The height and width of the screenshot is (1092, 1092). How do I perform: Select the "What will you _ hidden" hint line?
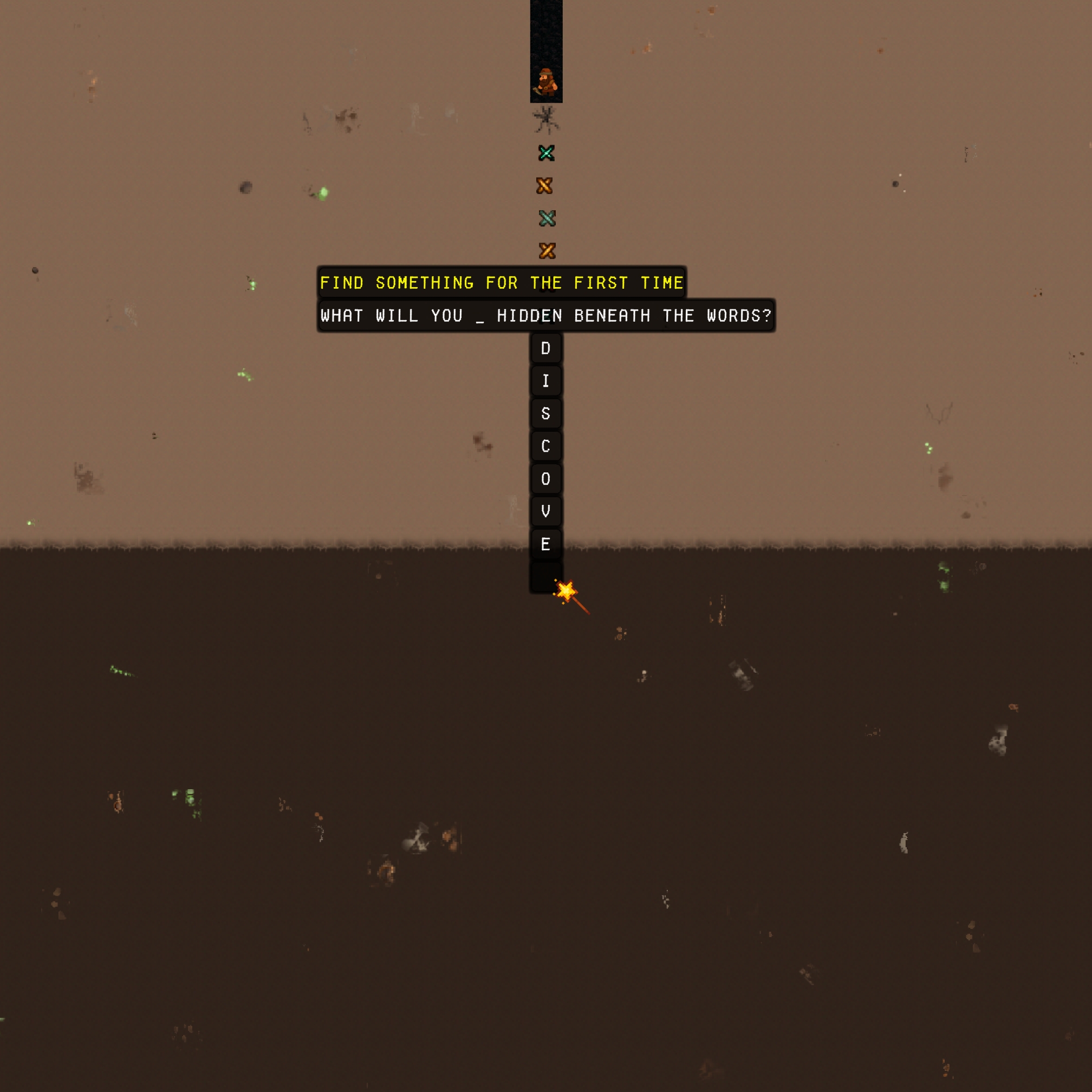pos(545,315)
